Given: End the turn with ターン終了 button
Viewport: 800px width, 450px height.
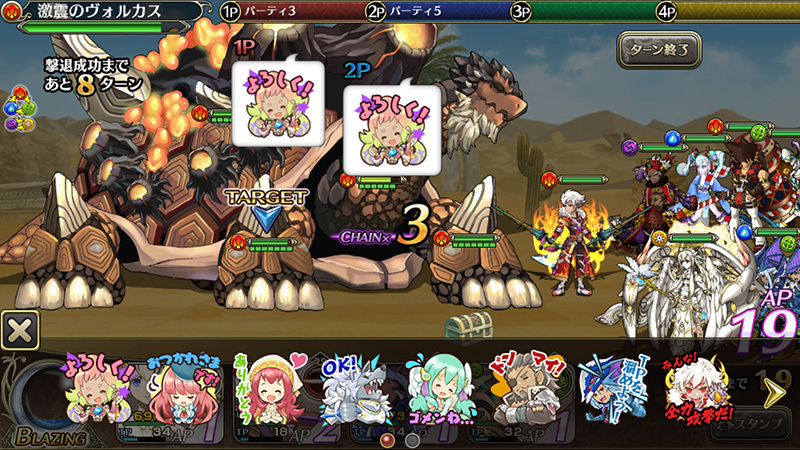Looking at the screenshot, I should [x=659, y=49].
